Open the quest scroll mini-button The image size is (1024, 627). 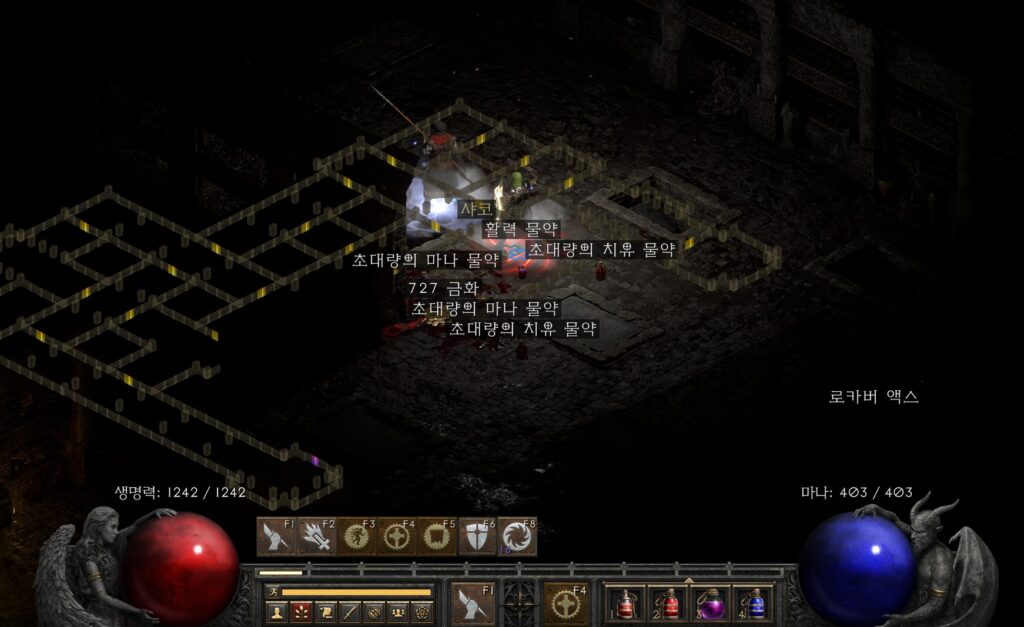(x=325, y=611)
